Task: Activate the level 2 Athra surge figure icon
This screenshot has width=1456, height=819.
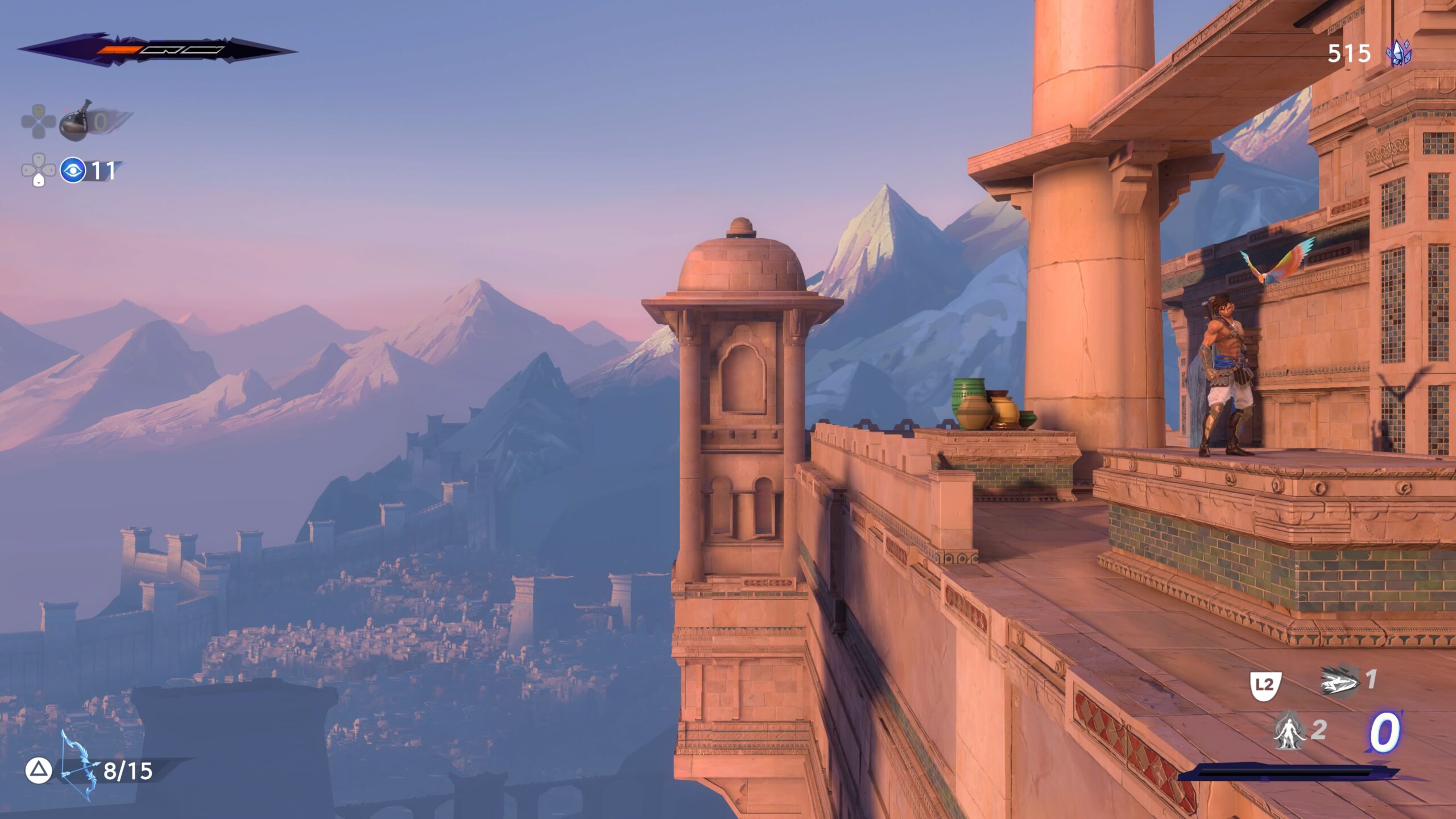Action: [x=1289, y=731]
